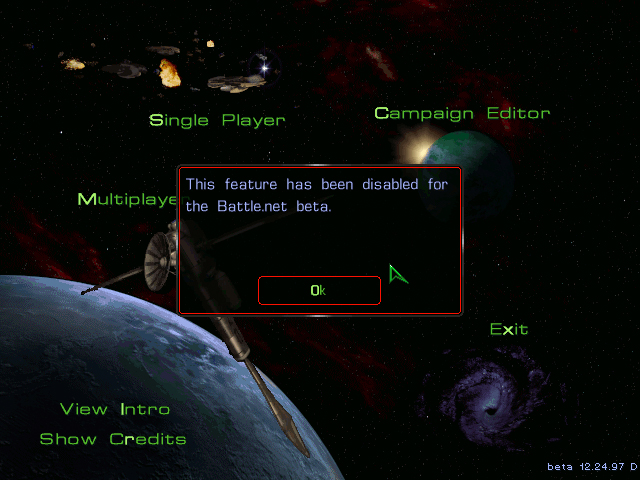Select Exit to quit the game

(509, 329)
